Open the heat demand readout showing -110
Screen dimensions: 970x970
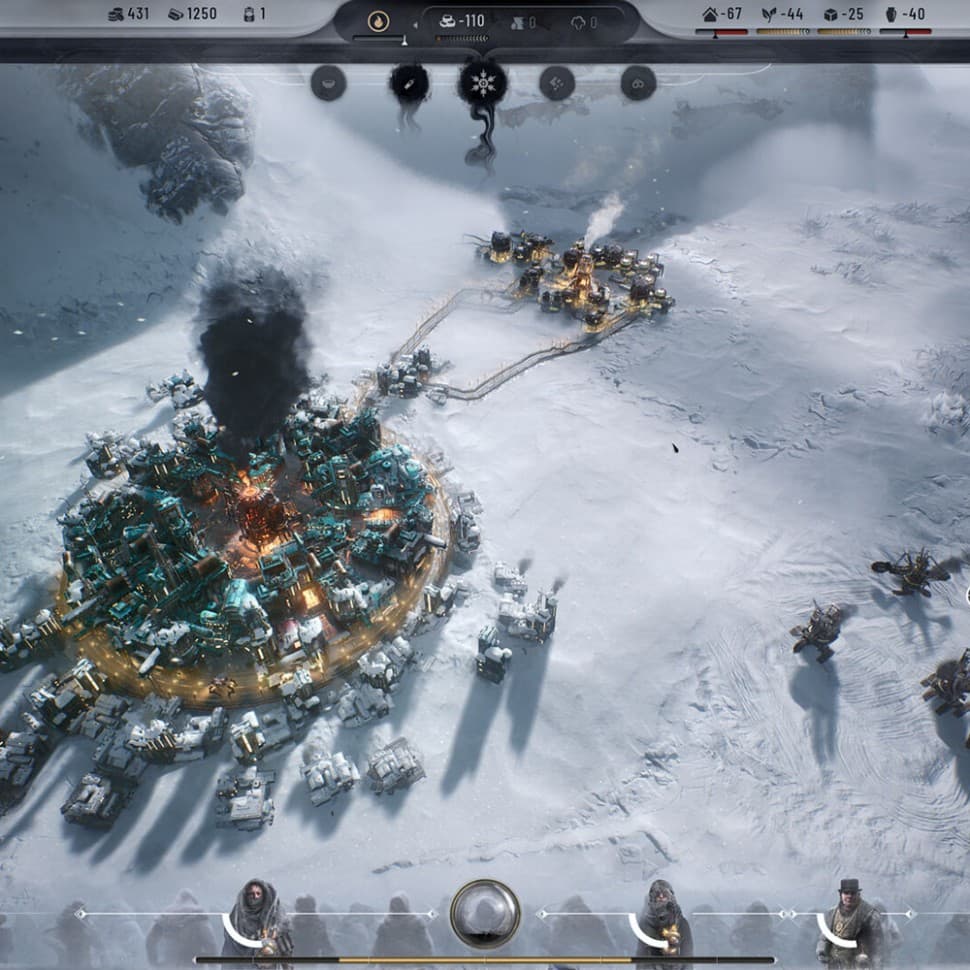coord(463,21)
